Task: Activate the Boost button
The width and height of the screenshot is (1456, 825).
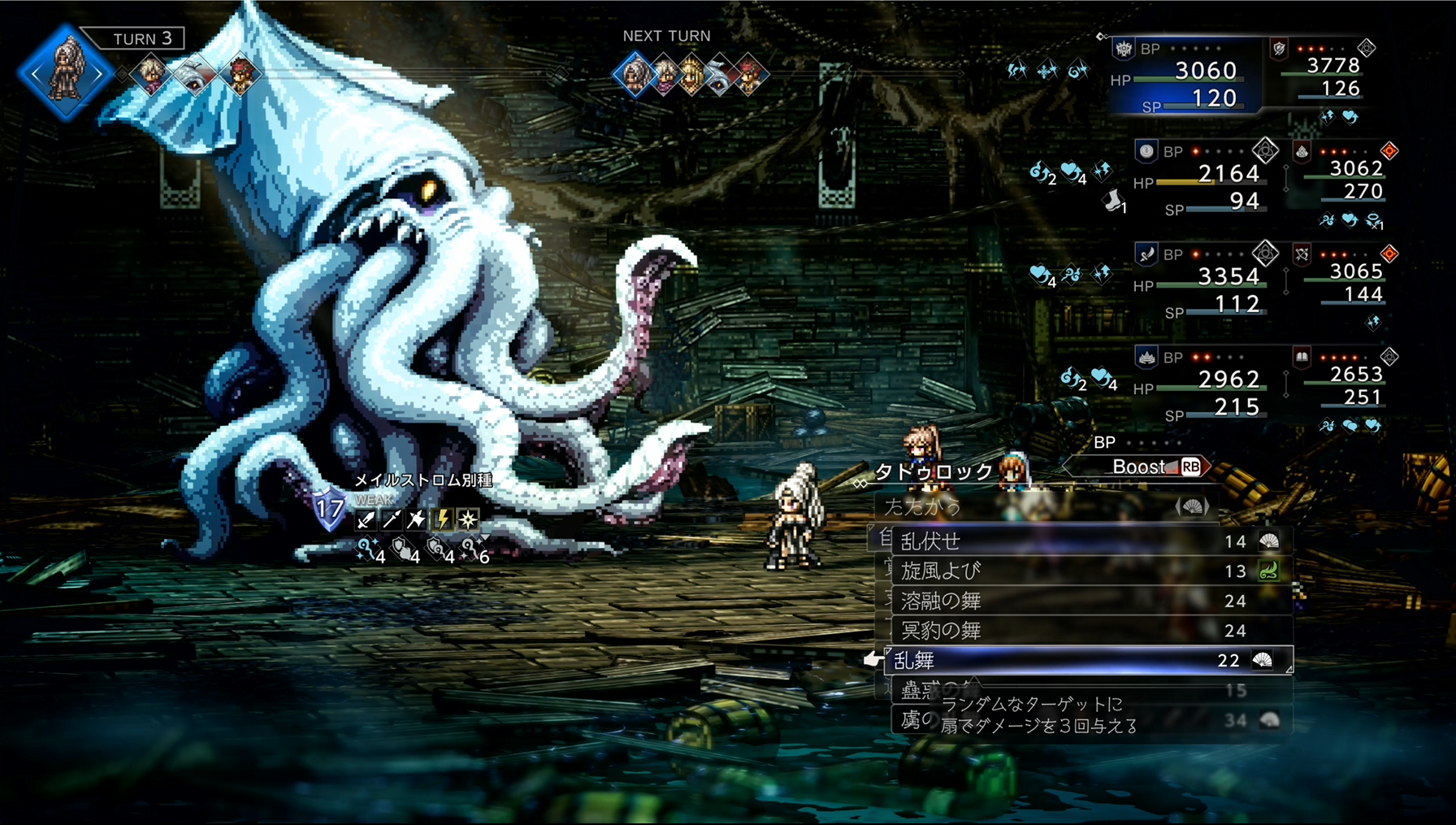Action: 1154,467
